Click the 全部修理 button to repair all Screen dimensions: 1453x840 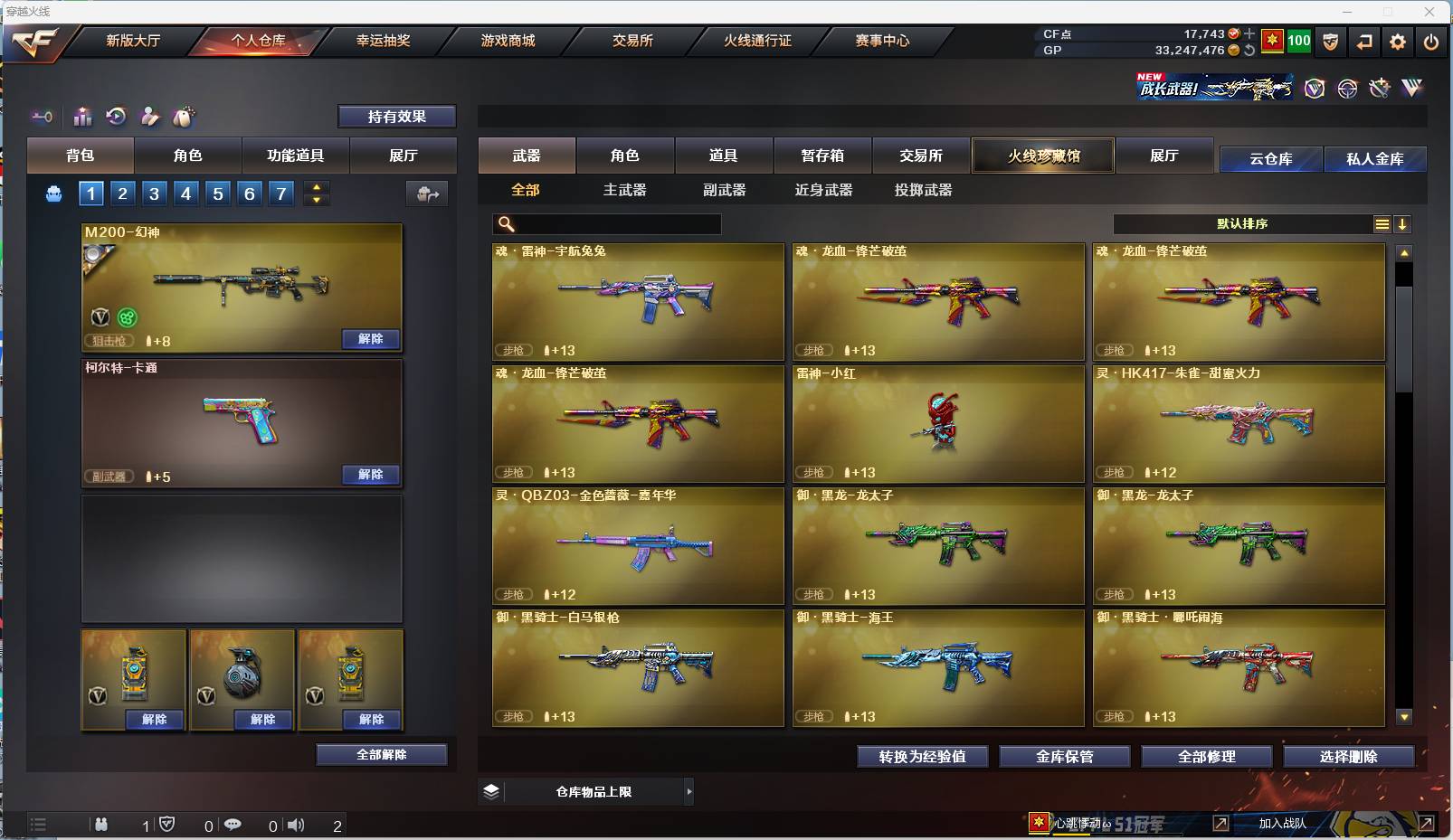1207,757
